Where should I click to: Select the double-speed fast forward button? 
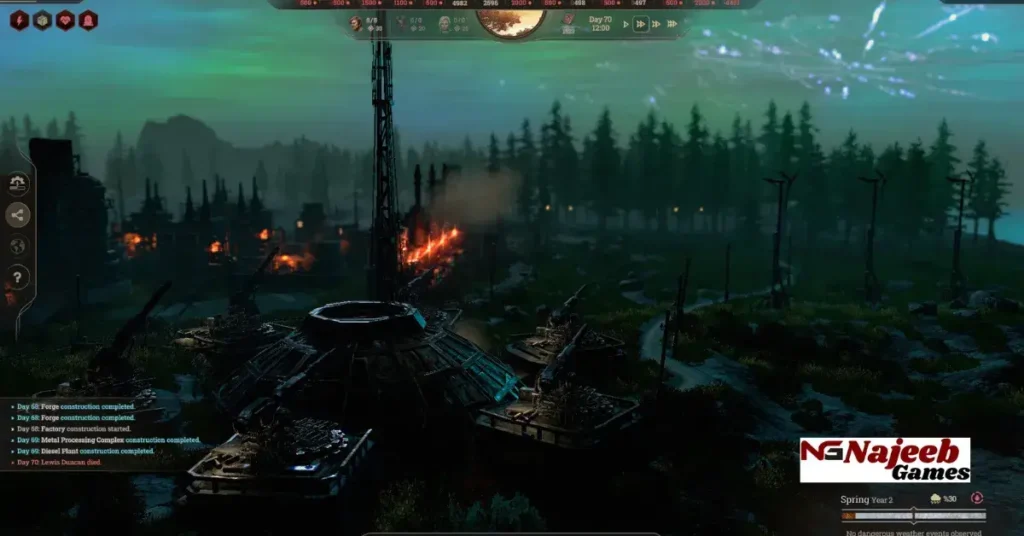pyautogui.click(x=641, y=24)
